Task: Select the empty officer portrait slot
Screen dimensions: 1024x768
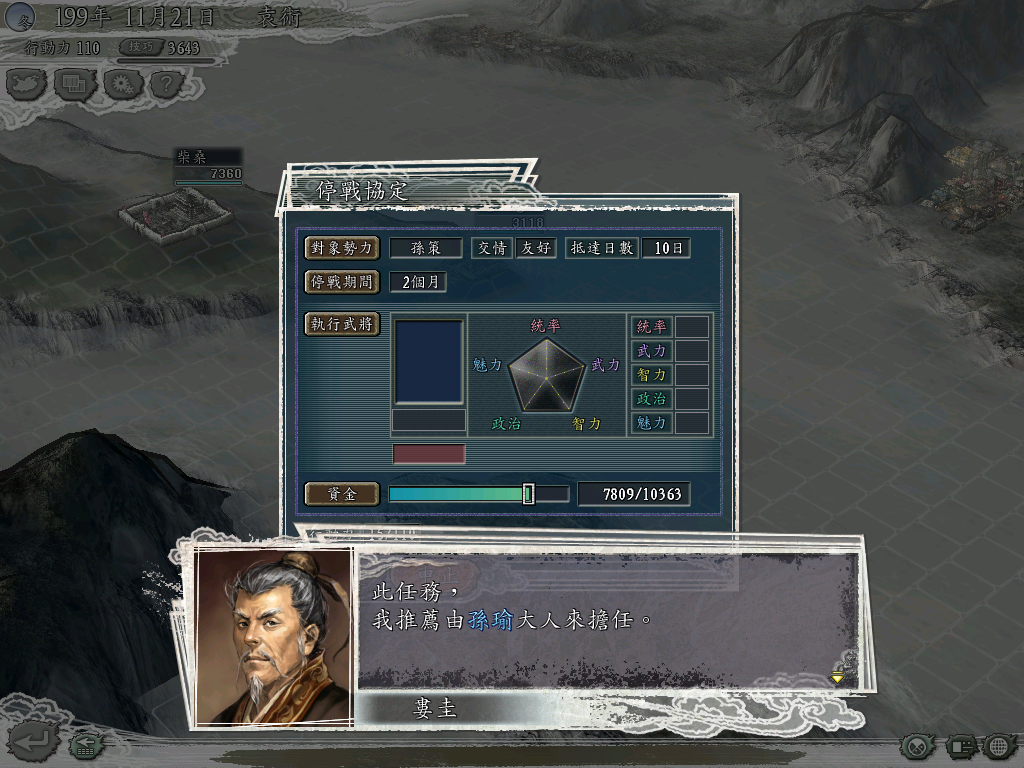Action: [x=429, y=362]
